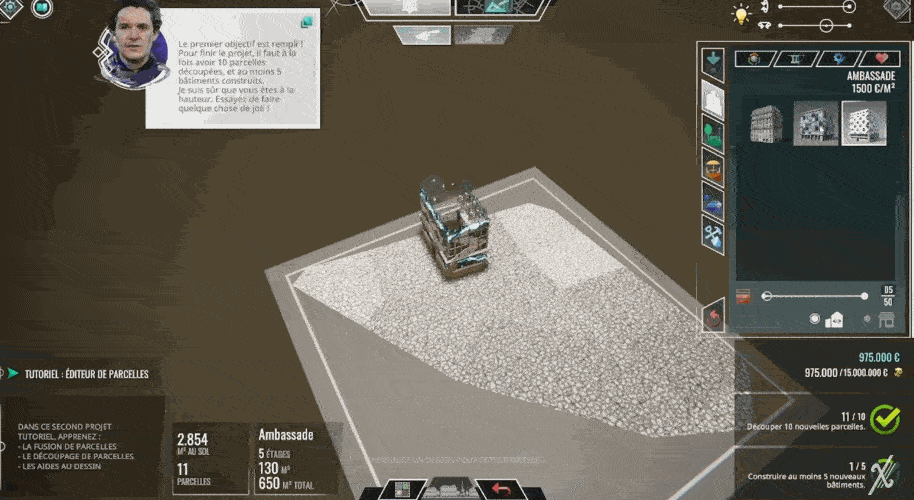Activate the blue download arrow icon
This screenshot has height=500, width=914.
(713, 61)
